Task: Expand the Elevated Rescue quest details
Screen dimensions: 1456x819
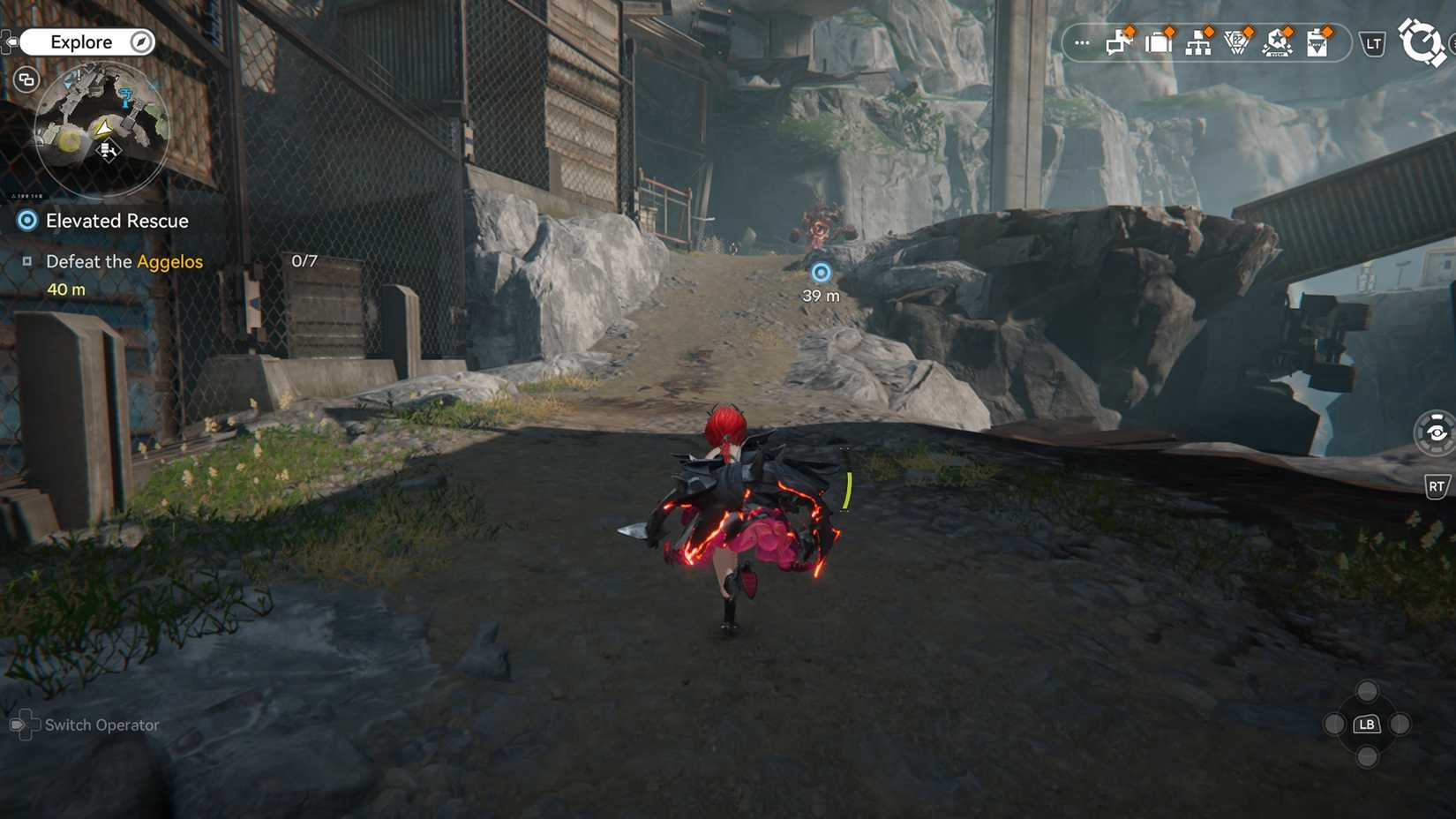Action: [x=116, y=221]
